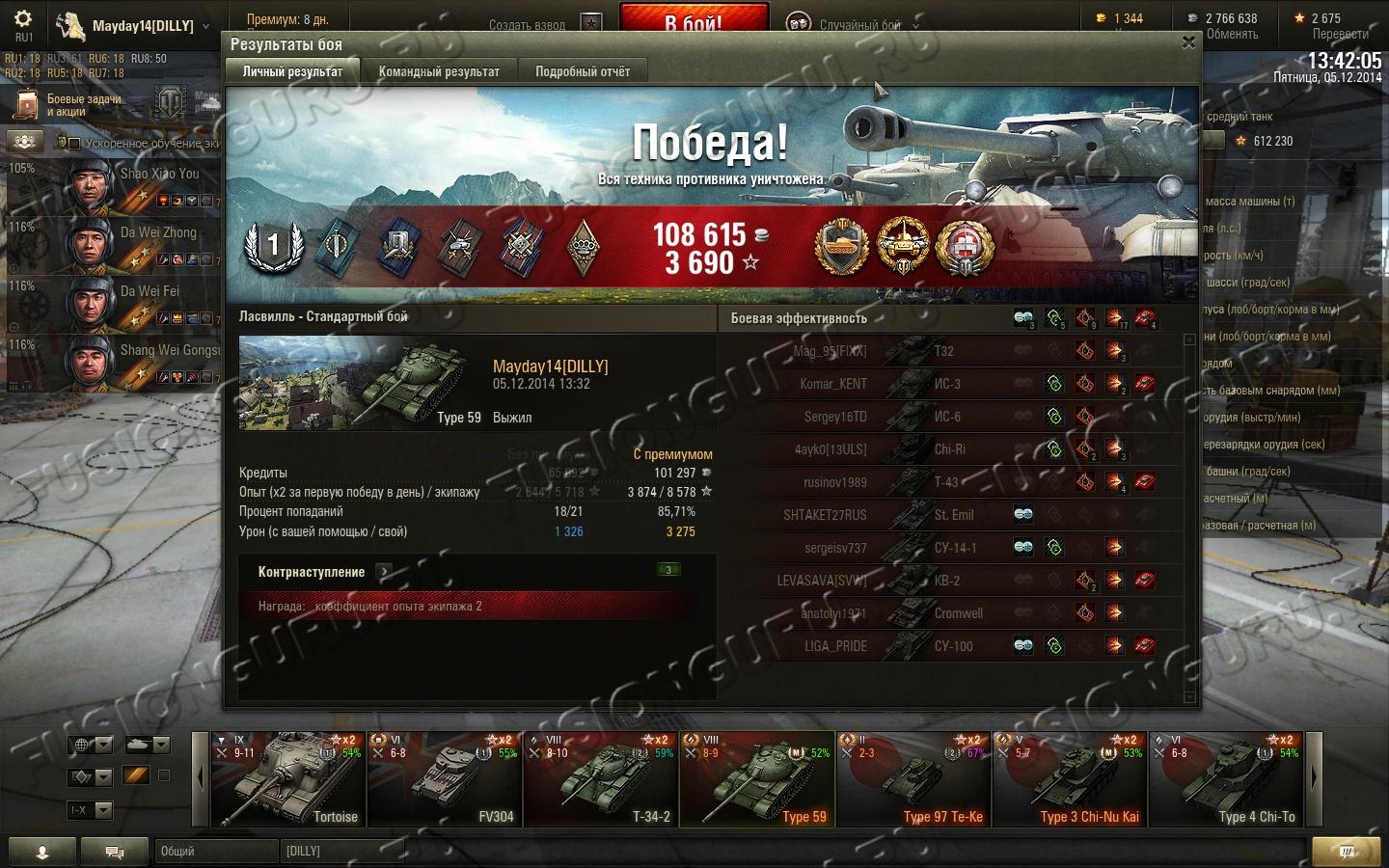Select Komar_KENT row in battle effectiveness list
This screenshot has width=1389, height=868.
tap(950, 384)
